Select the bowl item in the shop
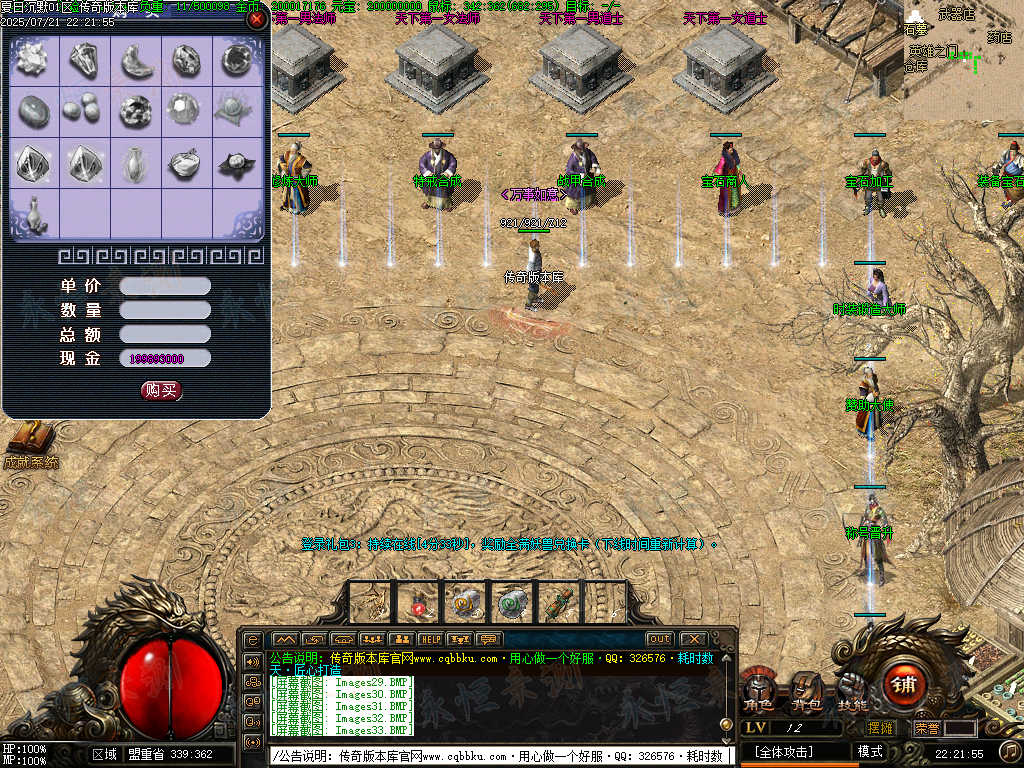 [186, 163]
